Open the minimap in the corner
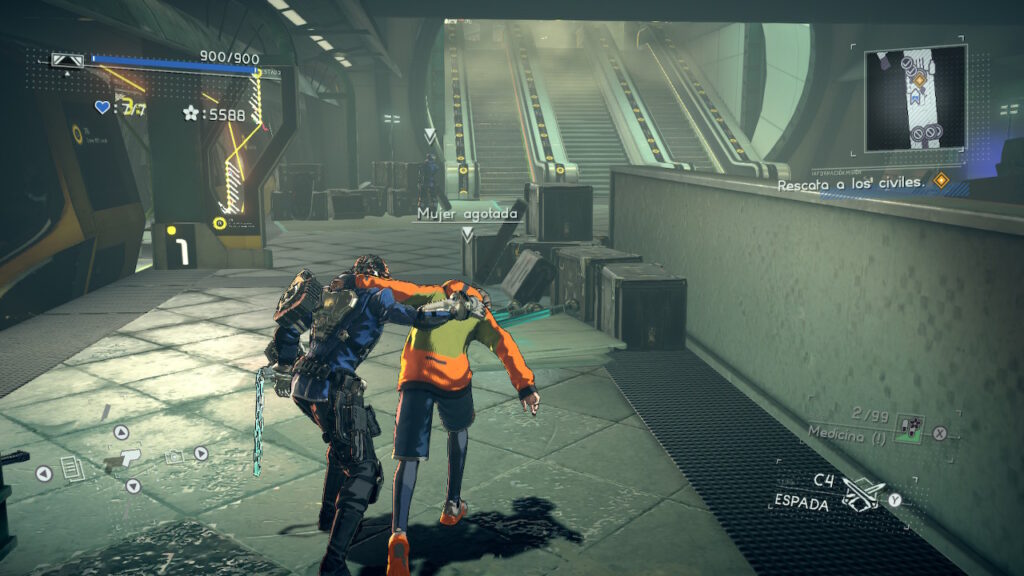 pyautogui.click(x=915, y=97)
